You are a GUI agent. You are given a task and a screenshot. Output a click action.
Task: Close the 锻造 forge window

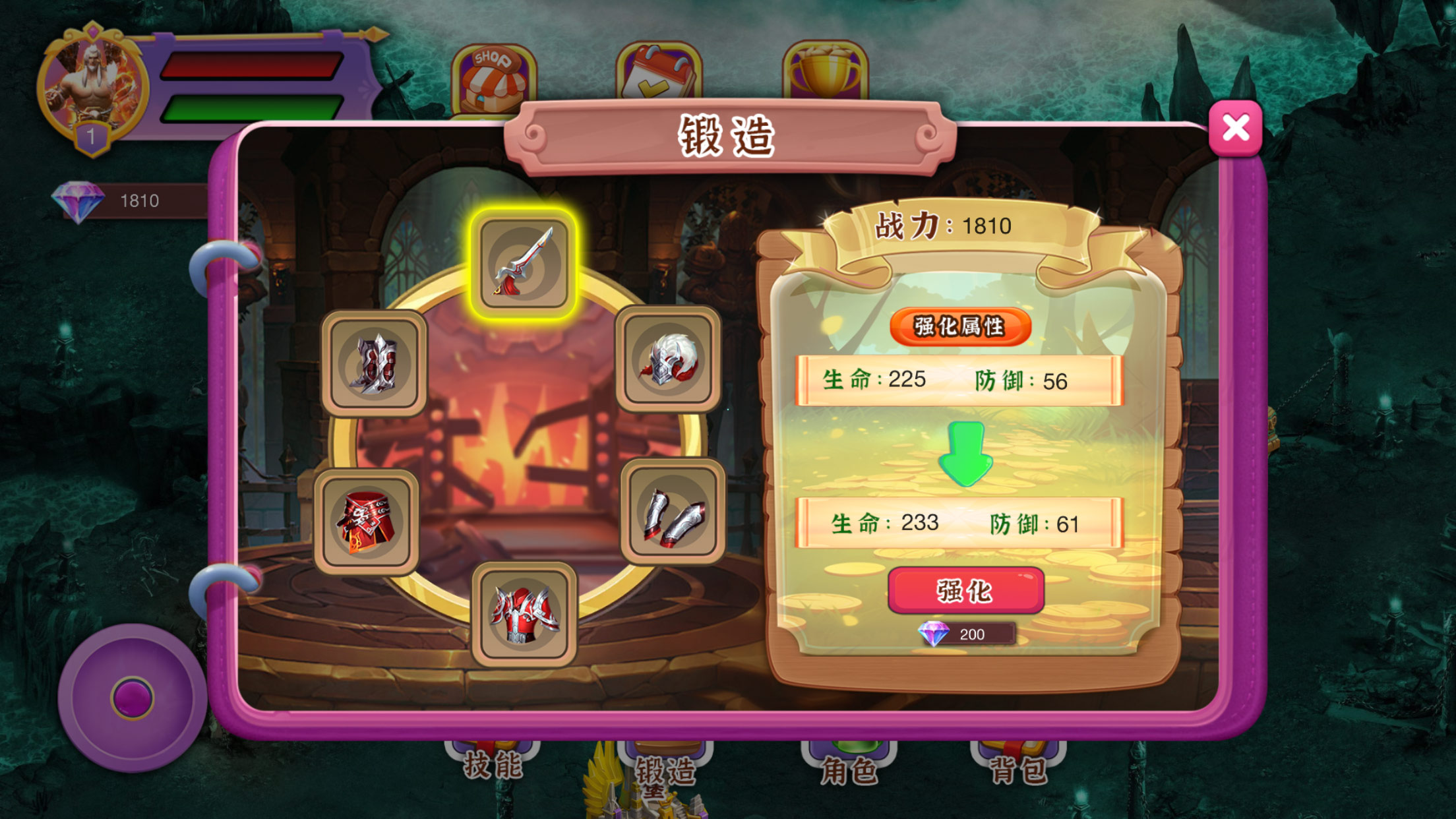pos(1235,128)
